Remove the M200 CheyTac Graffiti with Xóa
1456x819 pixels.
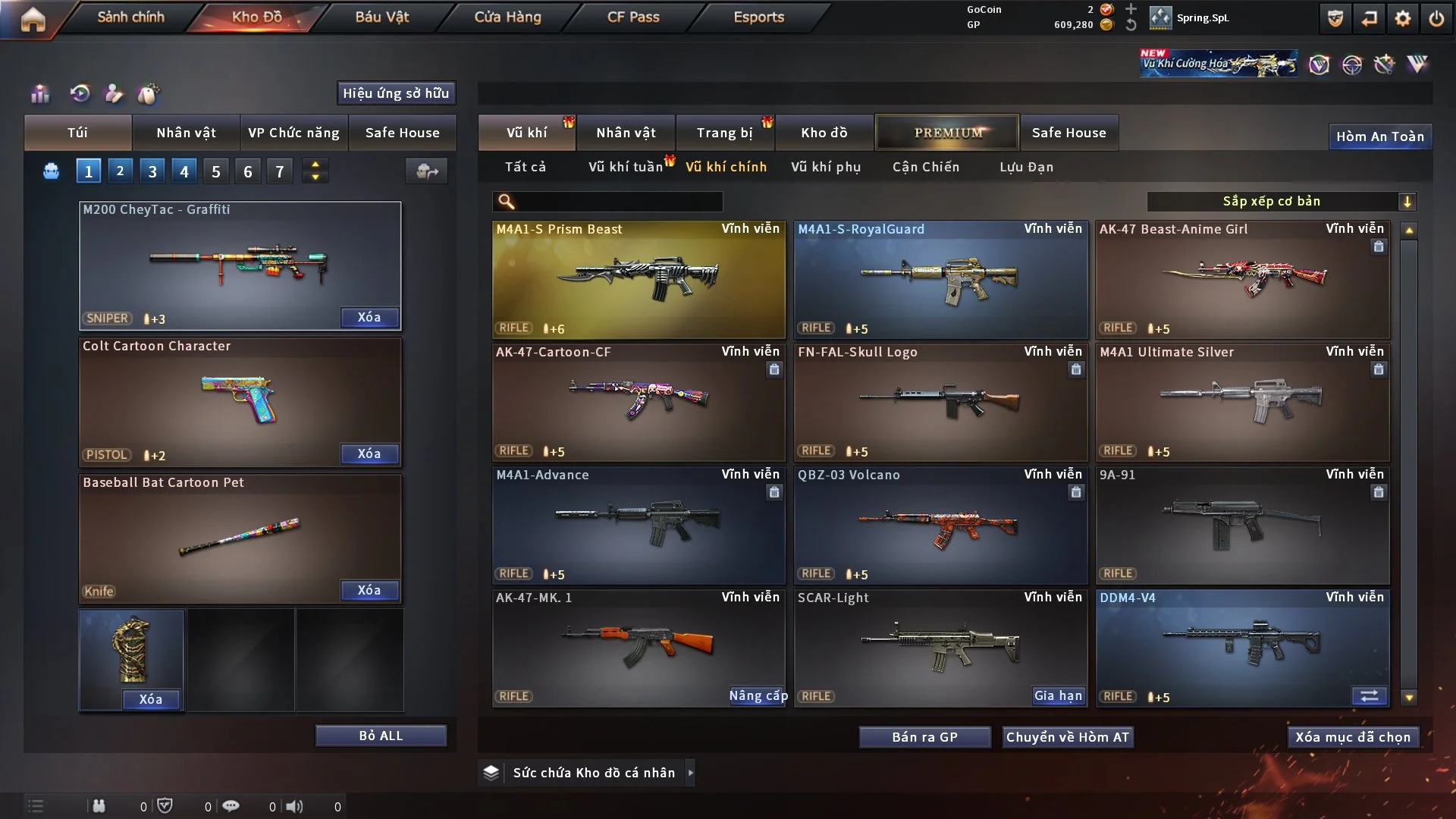pyautogui.click(x=369, y=317)
